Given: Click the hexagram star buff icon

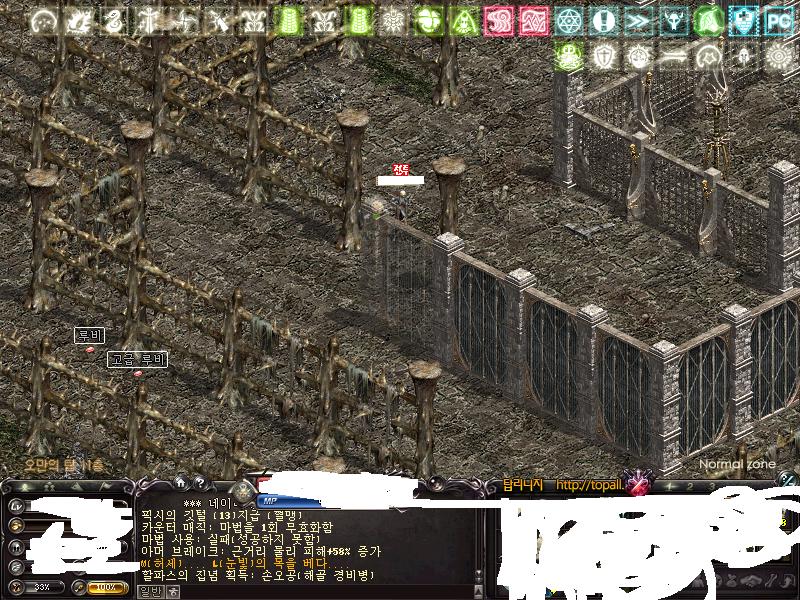Looking at the screenshot, I should (569, 19).
